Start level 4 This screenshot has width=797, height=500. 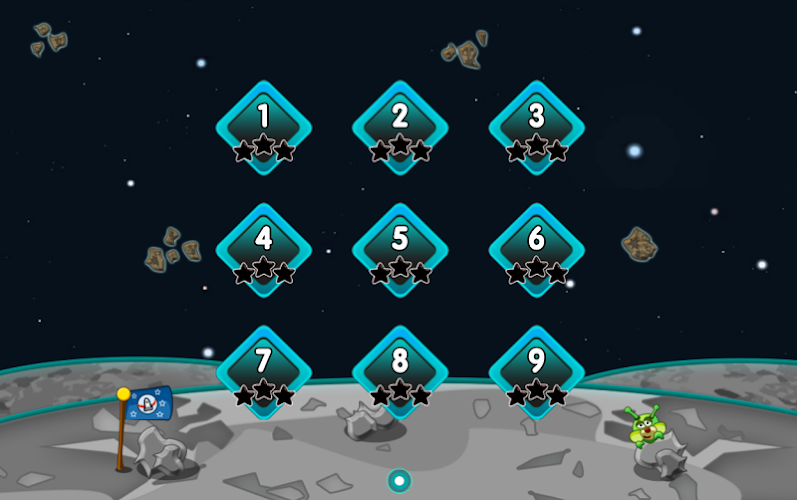pyautogui.click(x=264, y=250)
